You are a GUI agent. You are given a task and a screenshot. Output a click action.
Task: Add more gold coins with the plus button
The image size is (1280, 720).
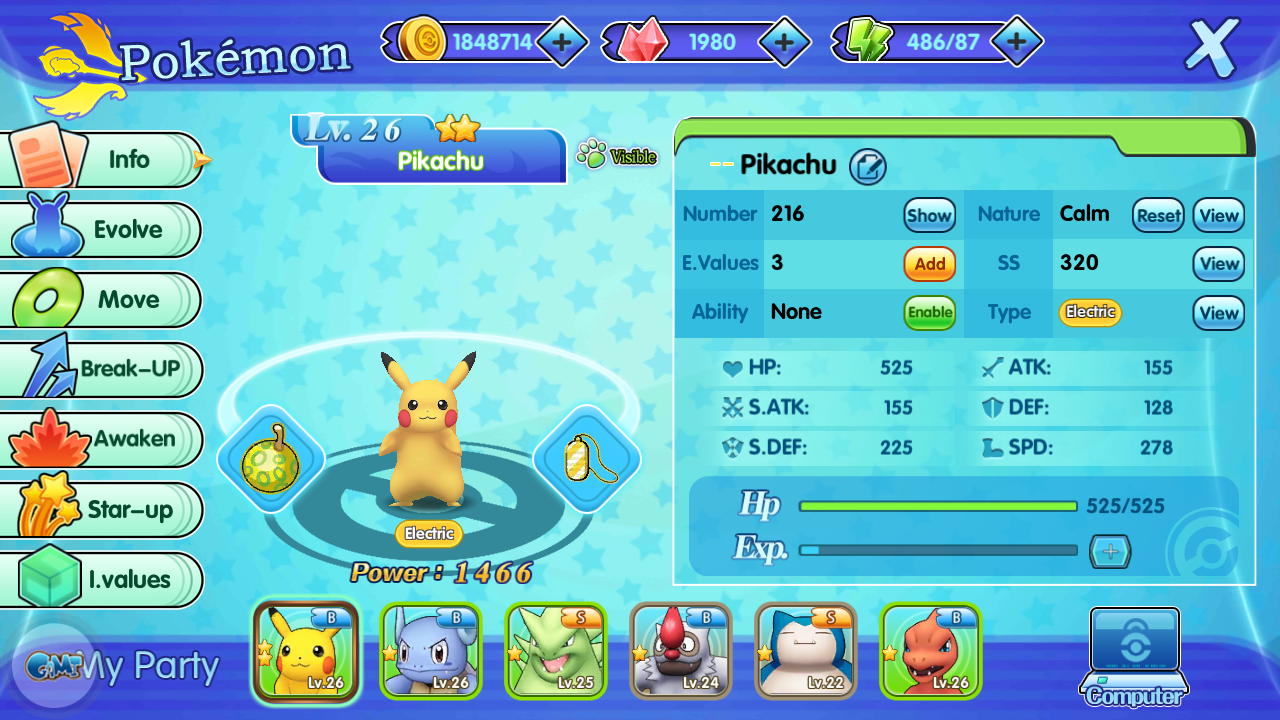(562, 42)
